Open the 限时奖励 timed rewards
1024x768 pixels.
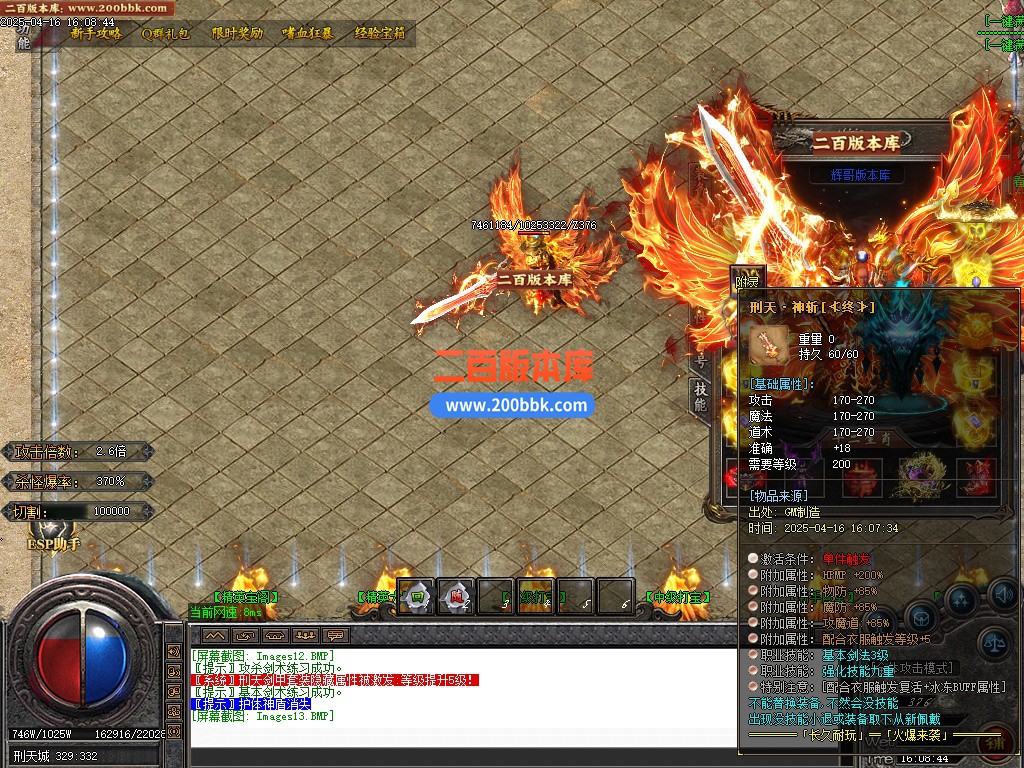[237, 33]
